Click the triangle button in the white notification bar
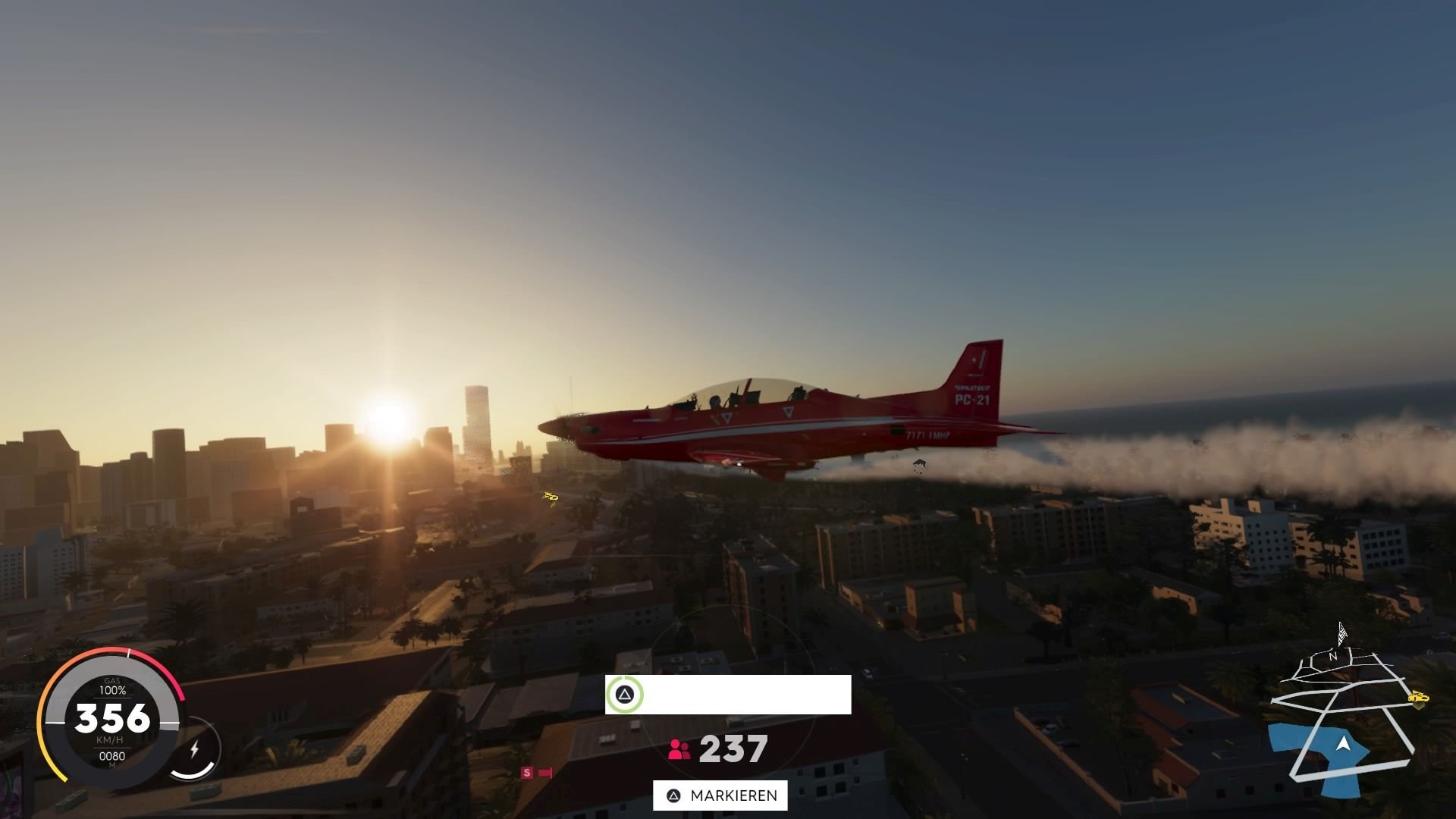 coord(623,695)
